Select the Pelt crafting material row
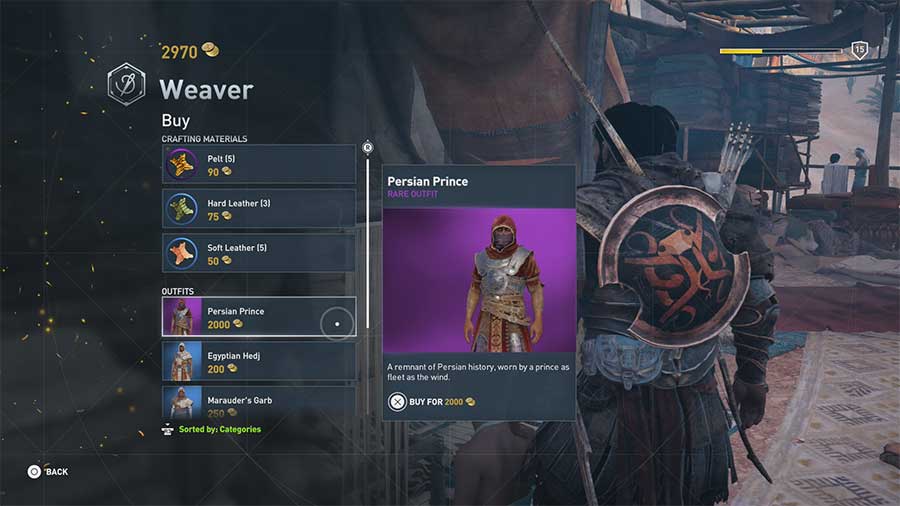This screenshot has height=506, width=900. (x=258, y=165)
